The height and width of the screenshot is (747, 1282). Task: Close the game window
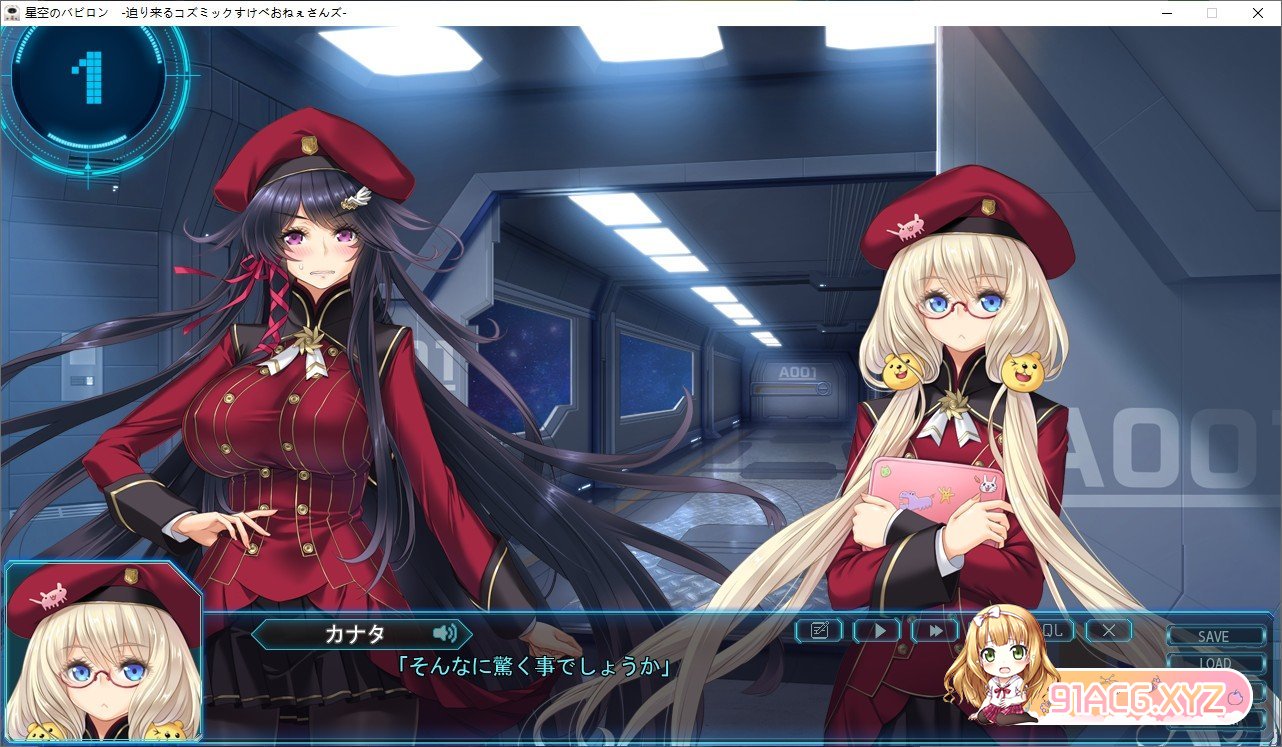(x=1257, y=13)
